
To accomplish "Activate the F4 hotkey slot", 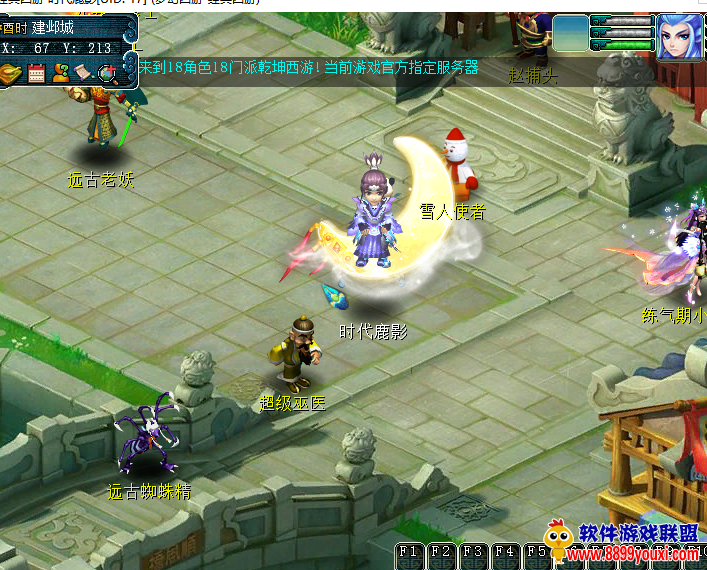I will coord(504,553).
